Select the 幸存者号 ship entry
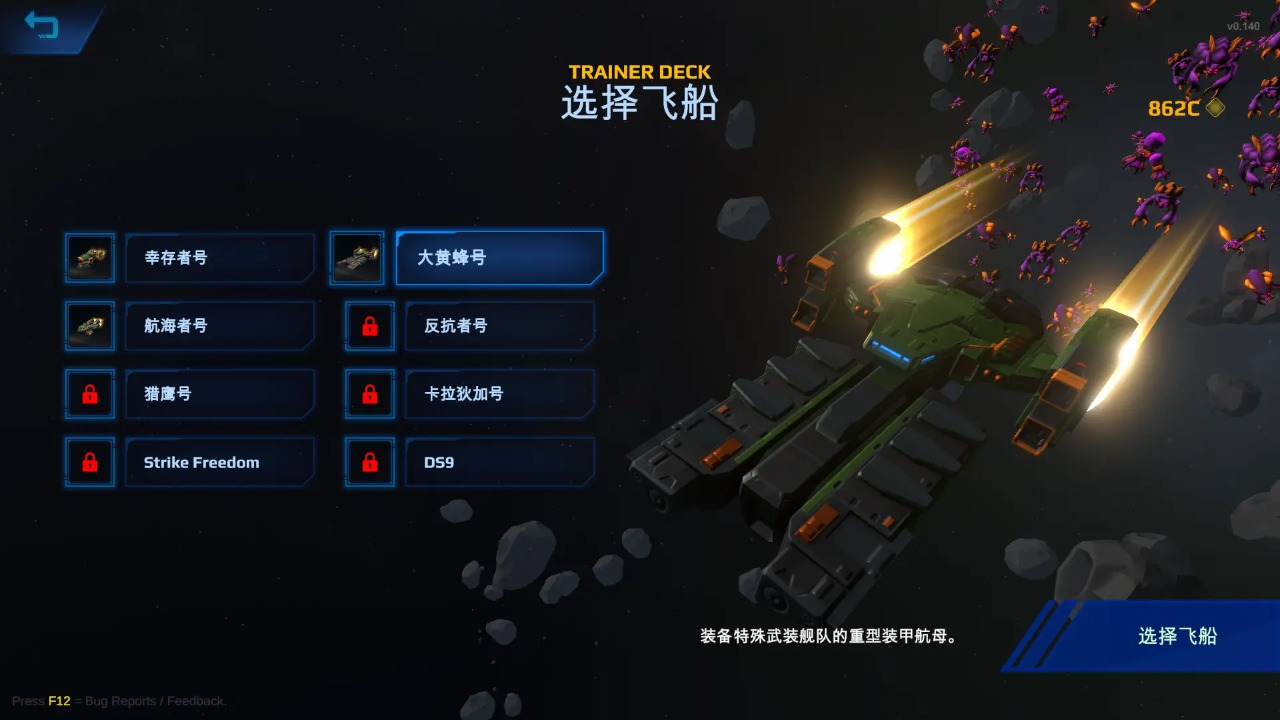Screen dimensions: 1280x720 pos(219,258)
